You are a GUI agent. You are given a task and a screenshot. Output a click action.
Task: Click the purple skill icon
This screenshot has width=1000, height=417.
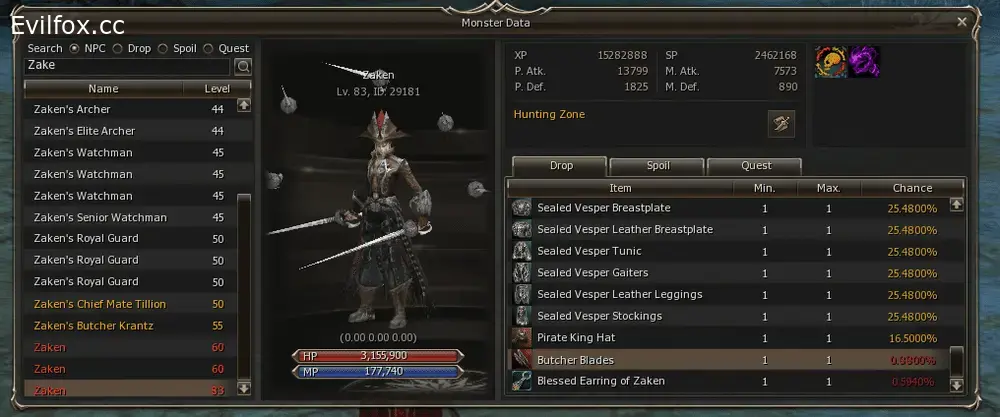(x=864, y=62)
